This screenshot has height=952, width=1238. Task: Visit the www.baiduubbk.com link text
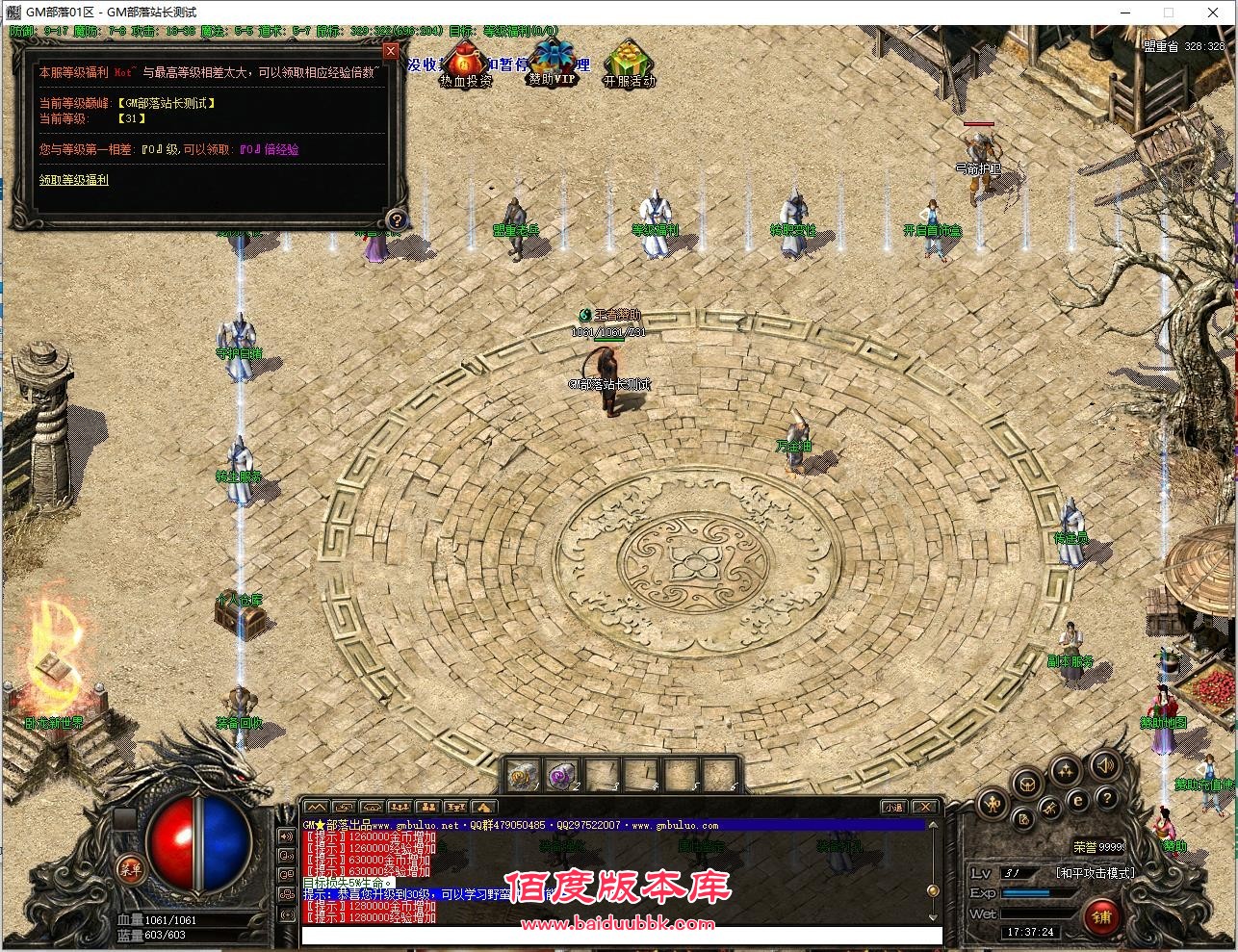pos(619,922)
